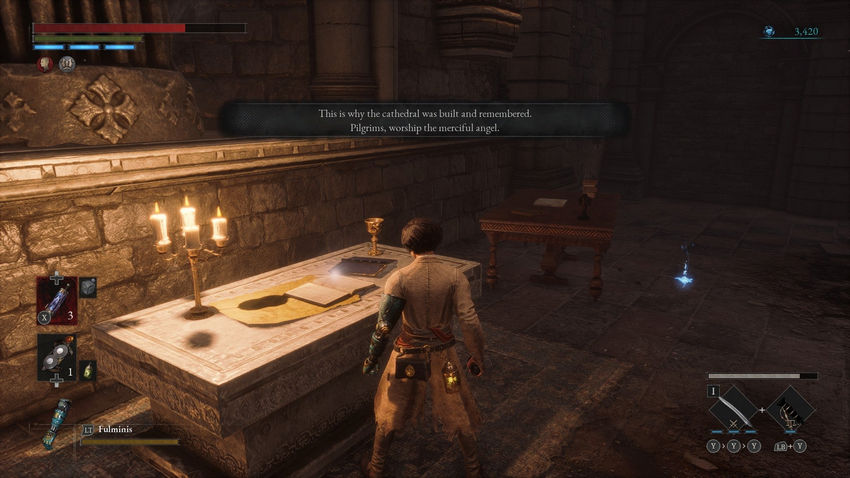
Task: Click the red head silhouette status icon
Action: [45, 64]
